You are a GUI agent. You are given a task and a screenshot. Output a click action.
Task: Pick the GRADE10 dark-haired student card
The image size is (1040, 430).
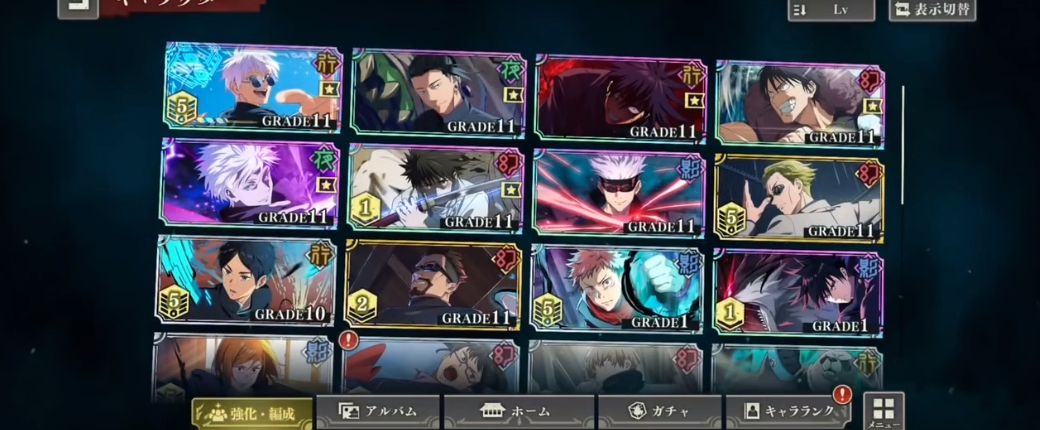click(x=246, y=282)
